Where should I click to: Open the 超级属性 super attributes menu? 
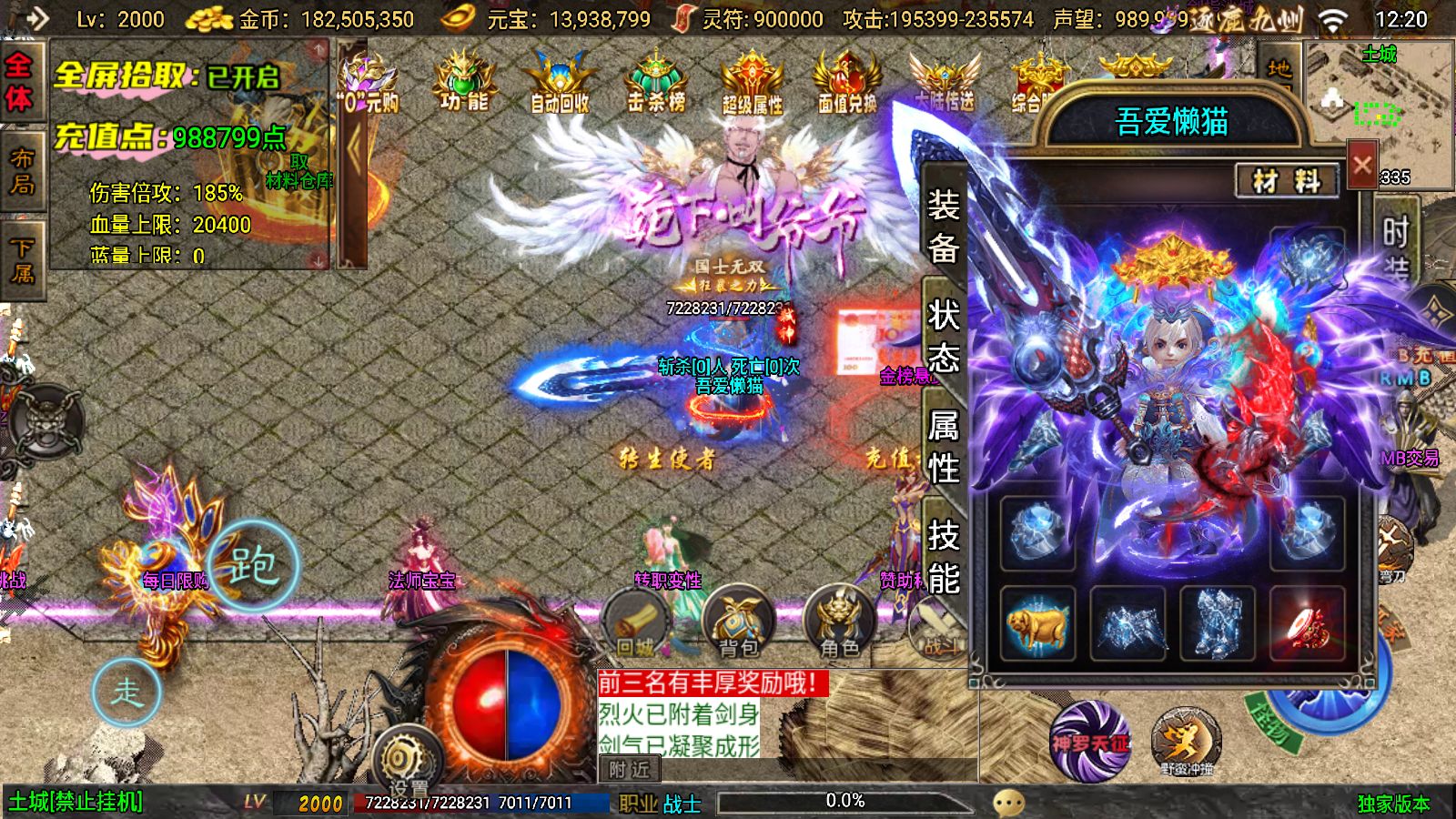(x=752, y=82)
